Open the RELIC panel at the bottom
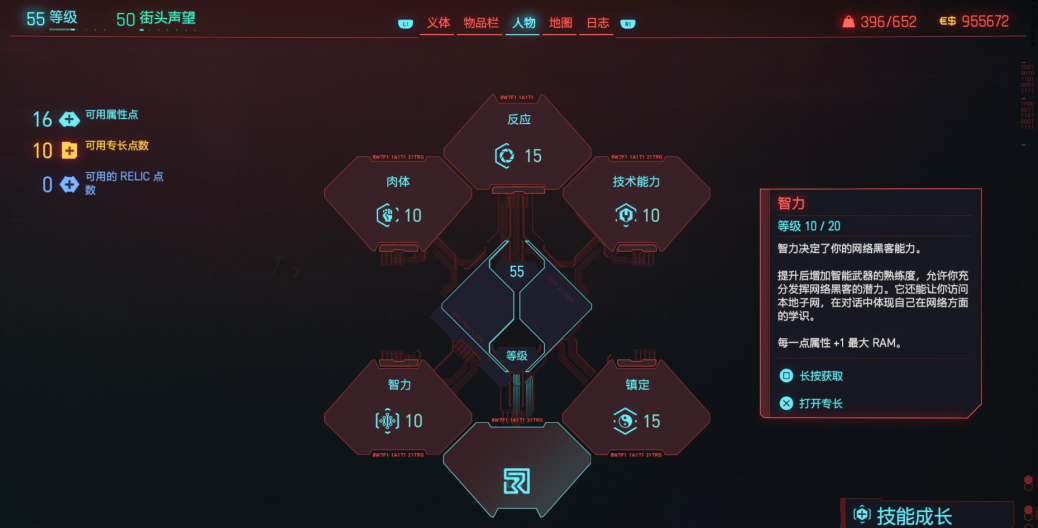Image resolution: width=1038 pixels, height=528 pixels. [517, 477]
